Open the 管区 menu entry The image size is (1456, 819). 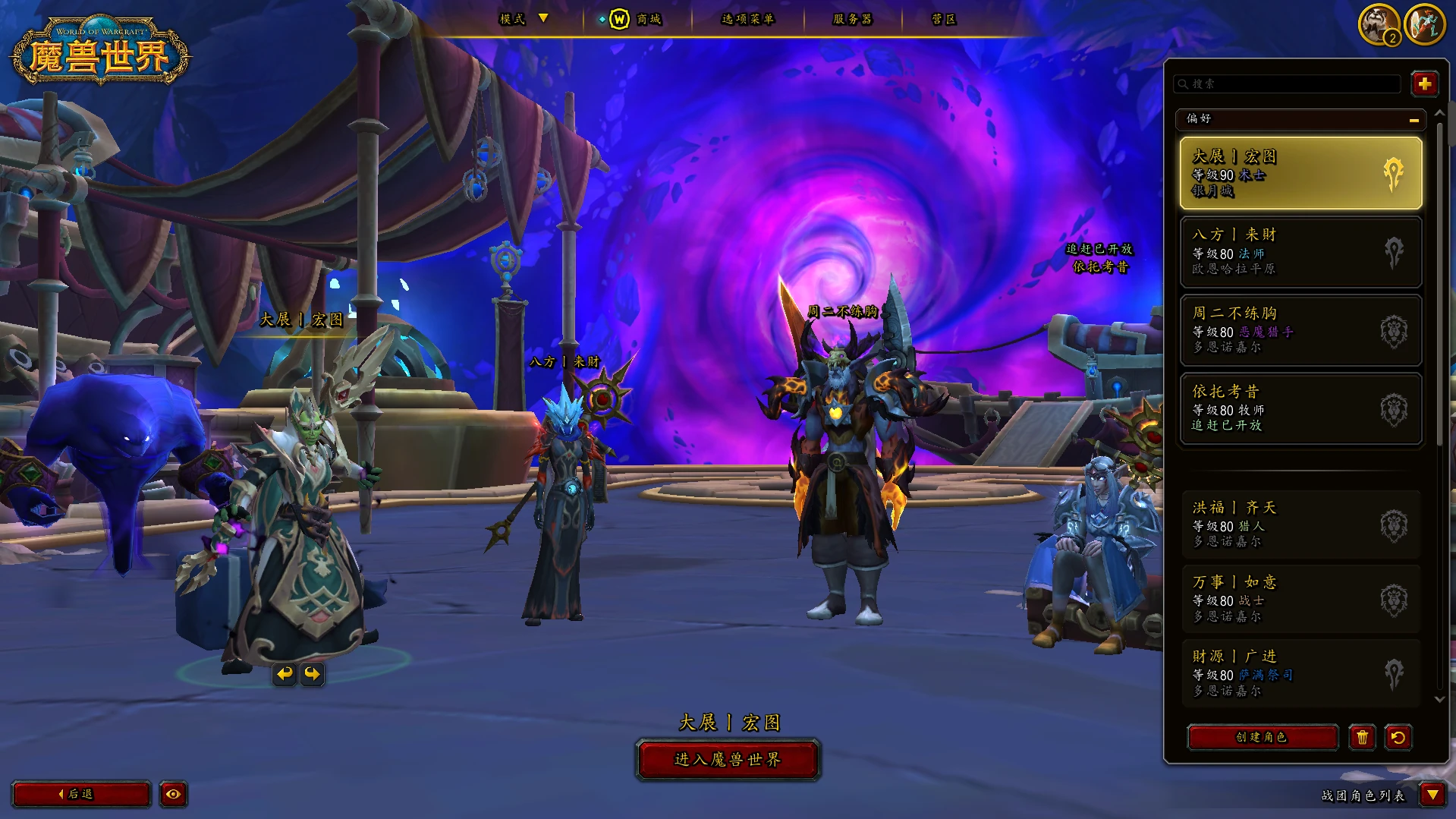click(944, 19)
